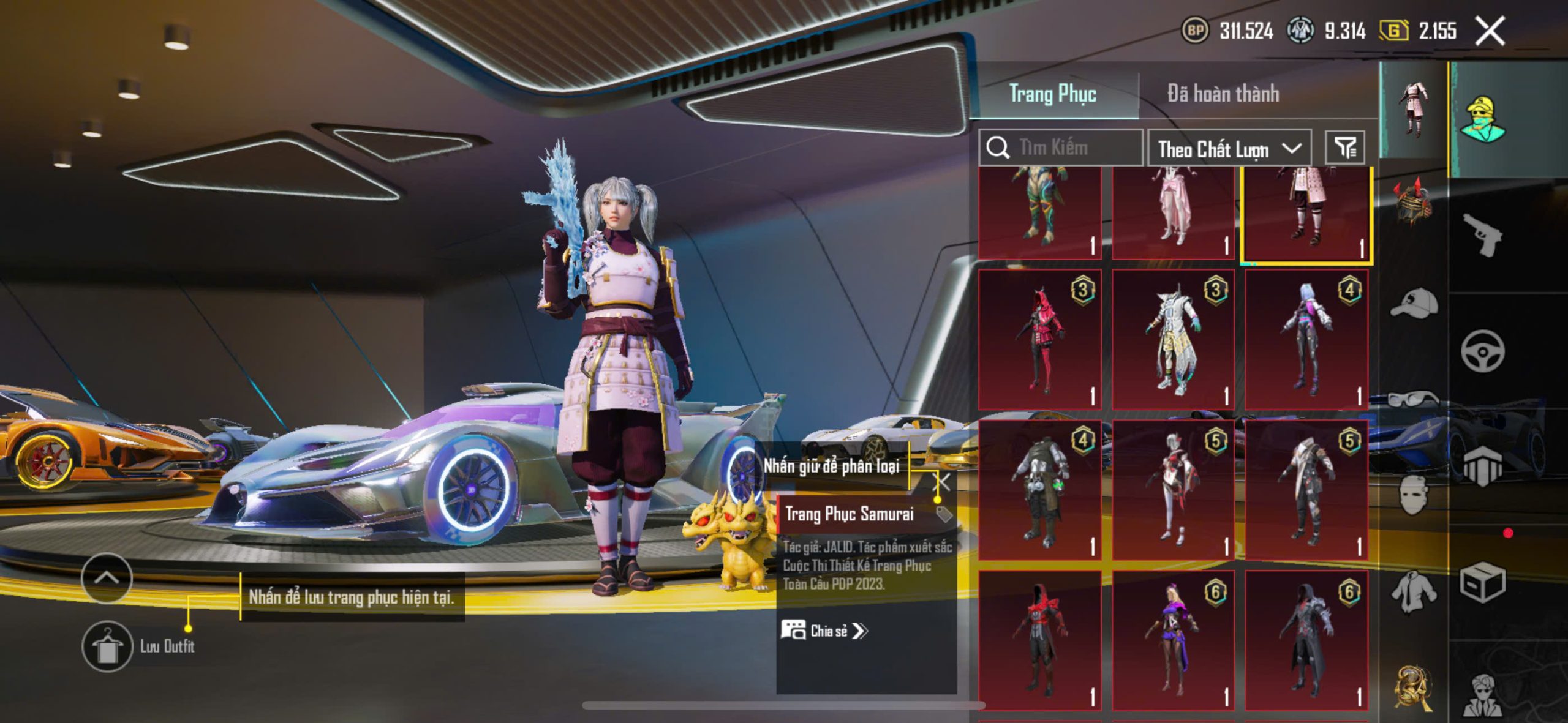
Task: Click the Tìm Kiếm search field
Action: pyautogui.click(x=1066, y=148)
